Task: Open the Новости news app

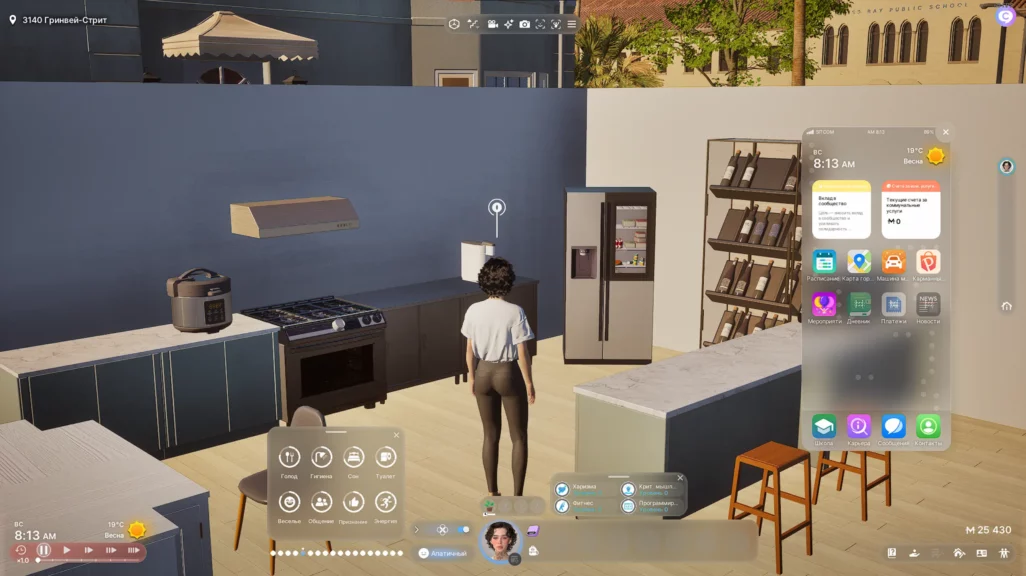Action: click(928, 304)
